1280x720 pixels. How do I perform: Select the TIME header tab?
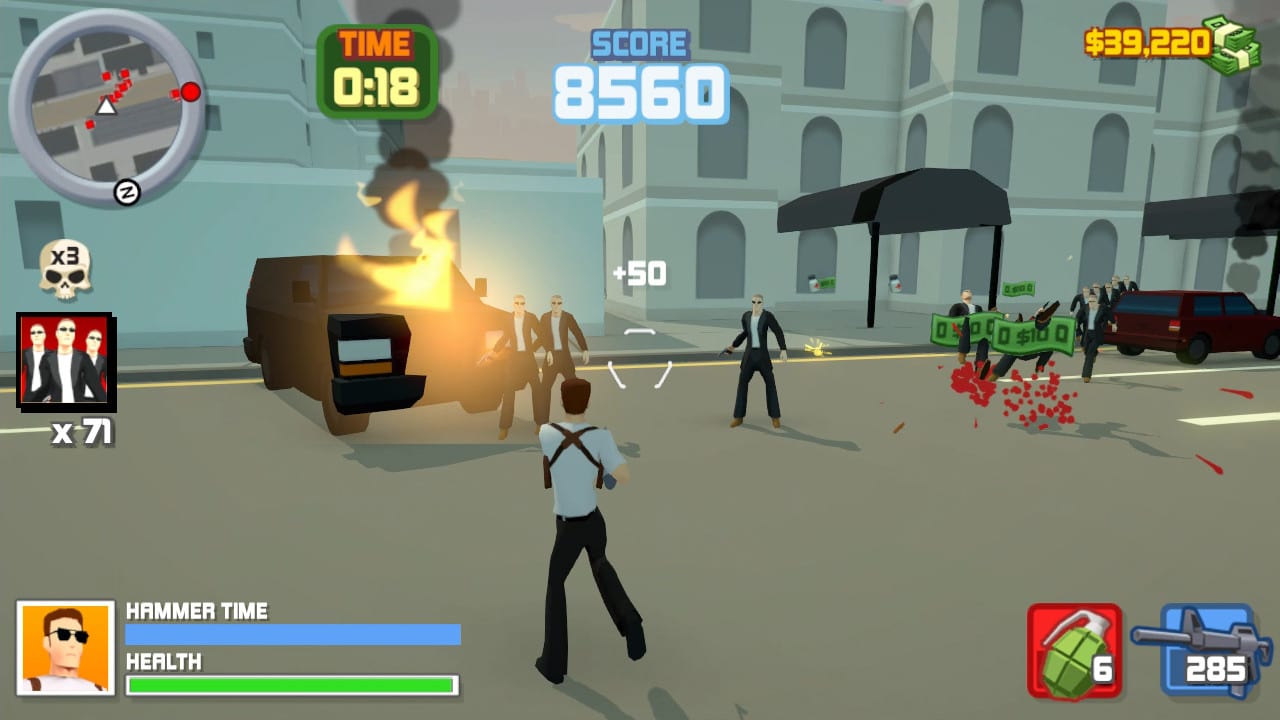click(x=377, y=42)
